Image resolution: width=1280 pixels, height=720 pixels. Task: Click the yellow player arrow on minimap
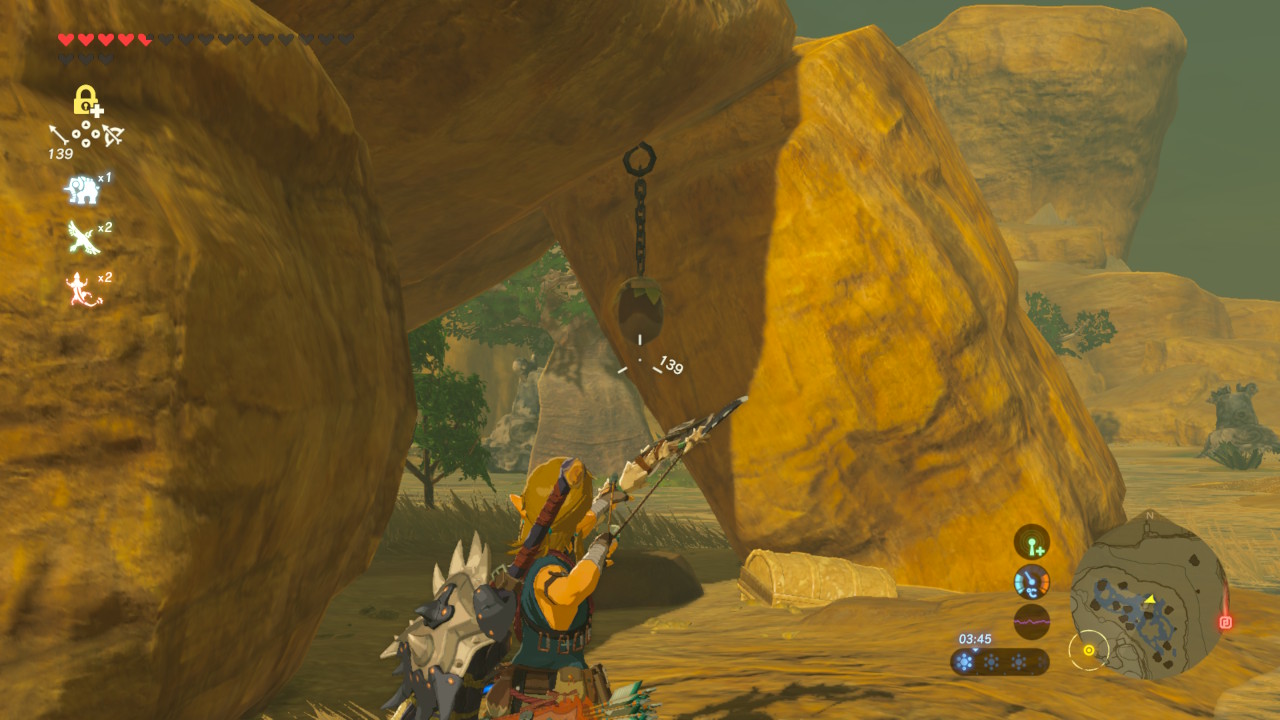(1150, 600)
